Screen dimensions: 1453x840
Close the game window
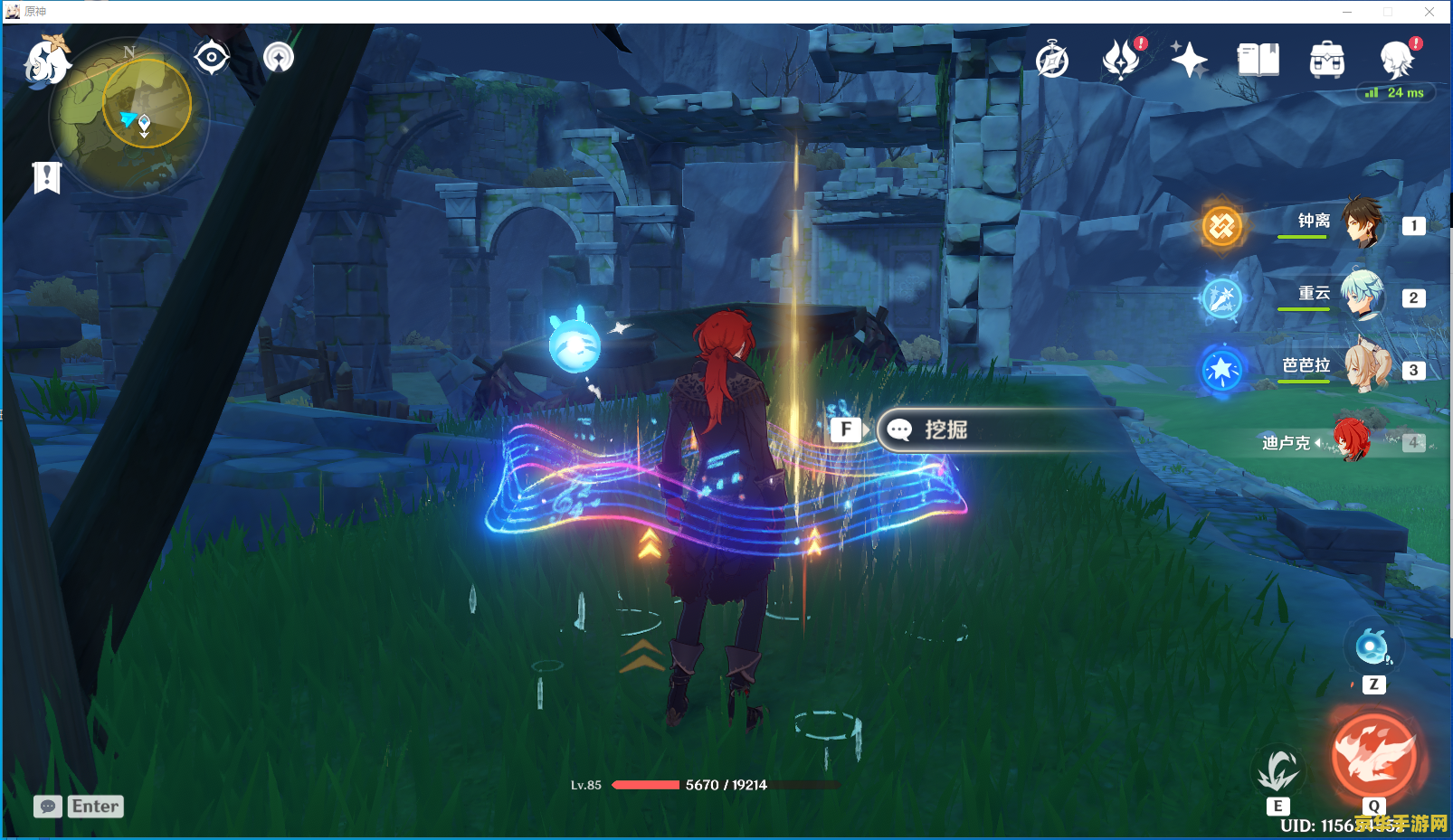[1429, 12]
